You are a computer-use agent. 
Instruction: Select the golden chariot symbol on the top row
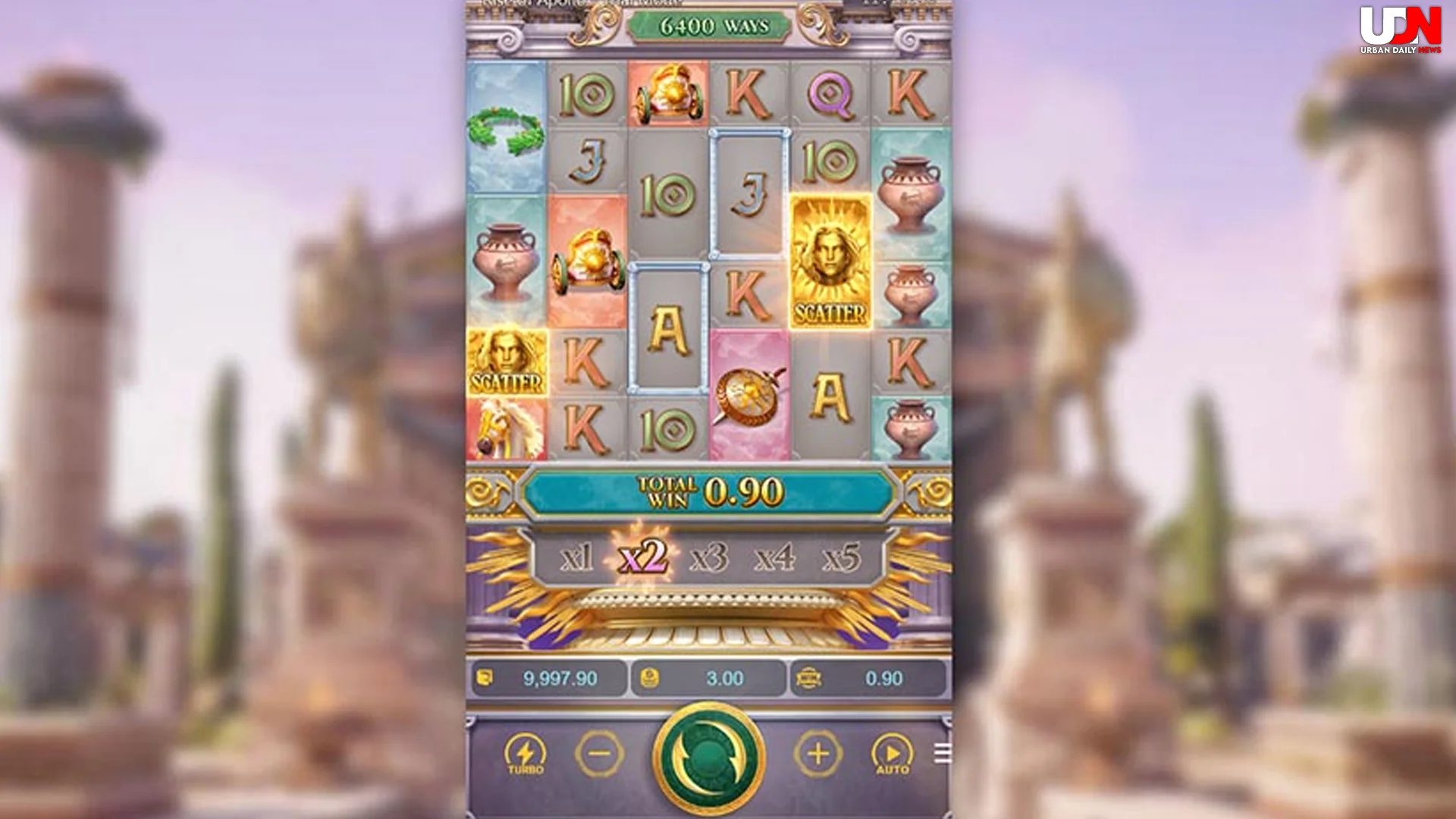pyautogui.click(x=670, y=93)
